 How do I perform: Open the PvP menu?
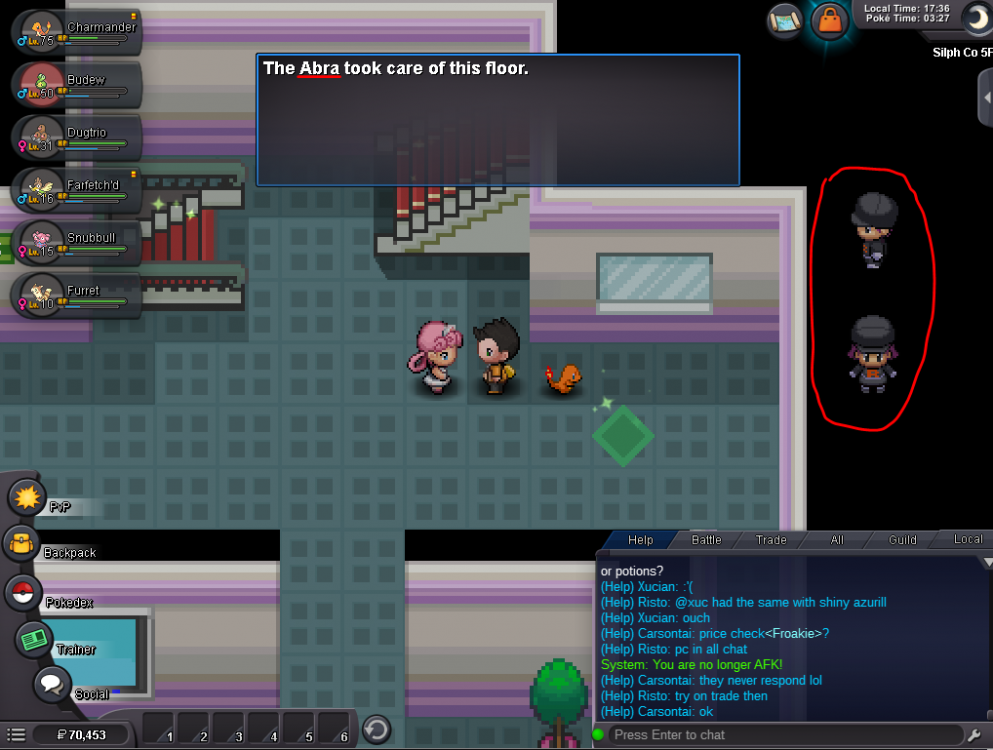(x=26, y=497)
